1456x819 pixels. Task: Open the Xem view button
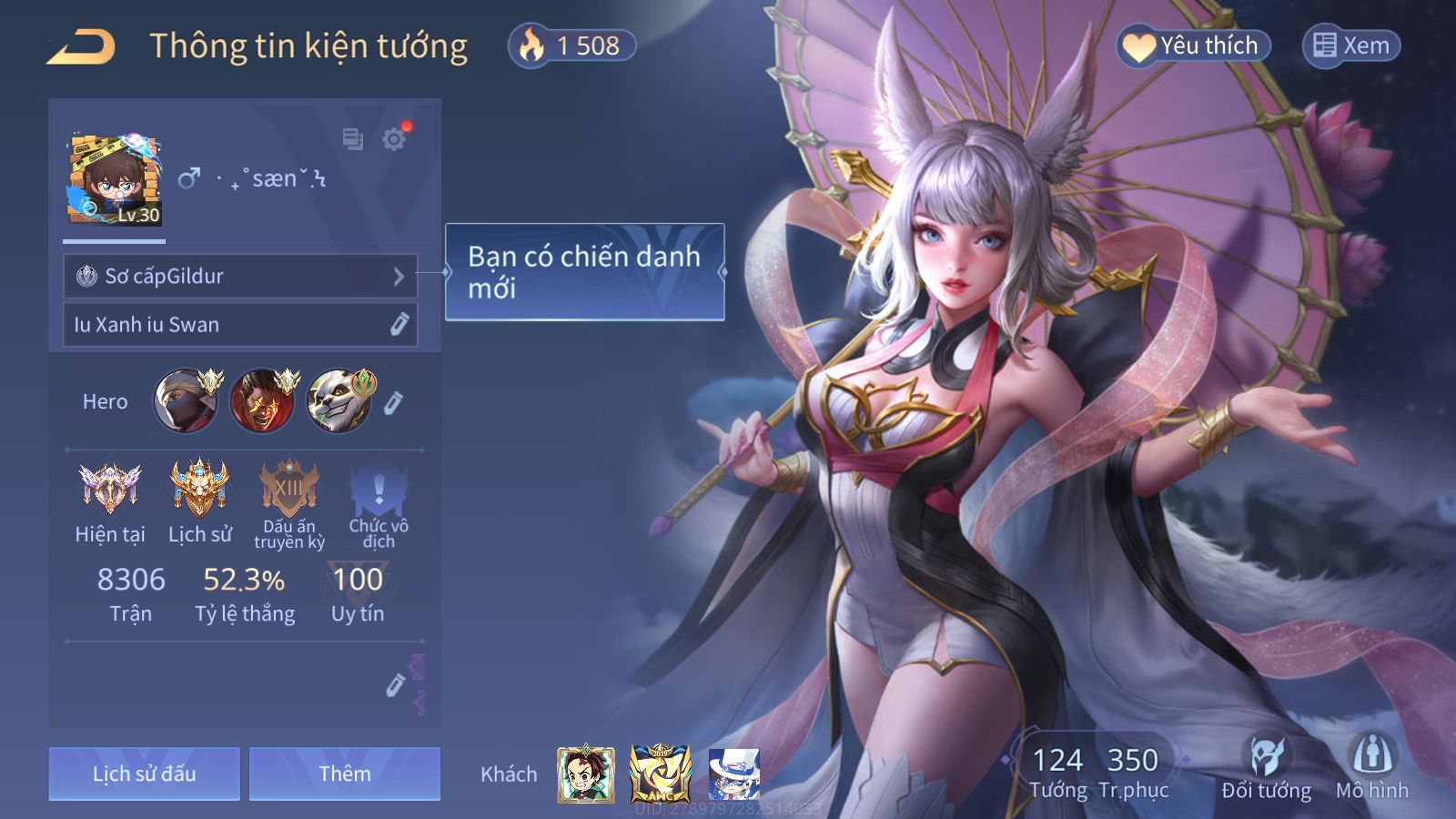click(1351, 45)
